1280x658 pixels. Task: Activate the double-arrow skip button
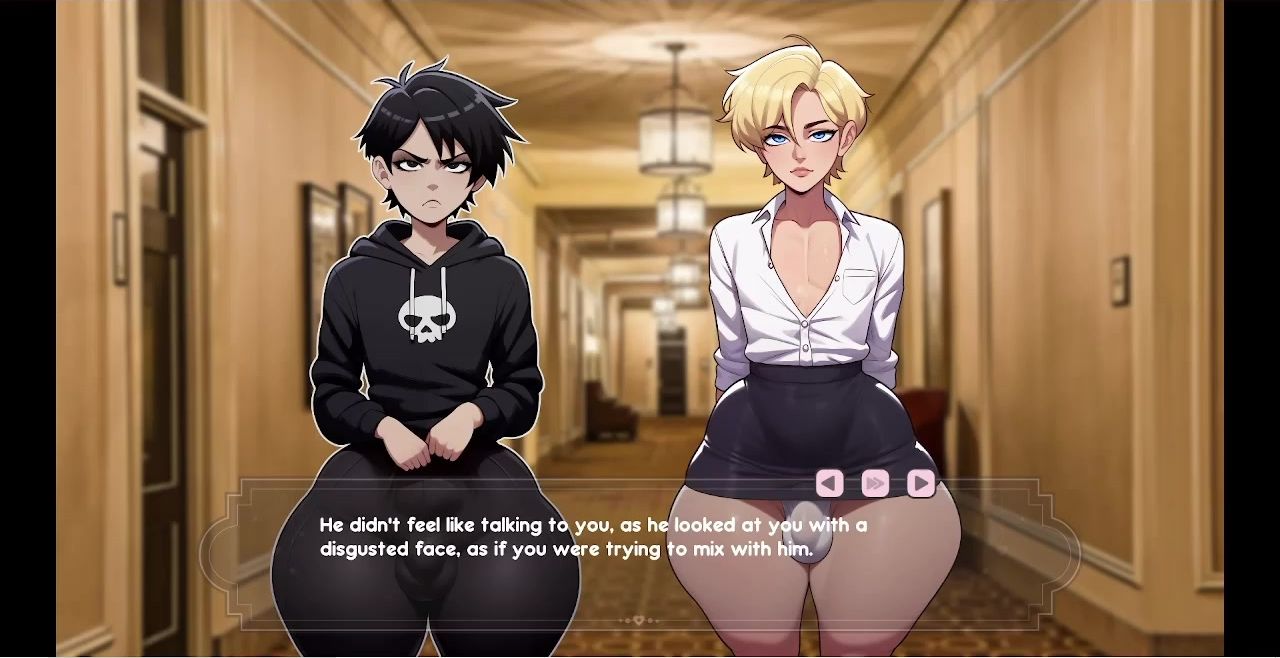[x=875, y=484]
